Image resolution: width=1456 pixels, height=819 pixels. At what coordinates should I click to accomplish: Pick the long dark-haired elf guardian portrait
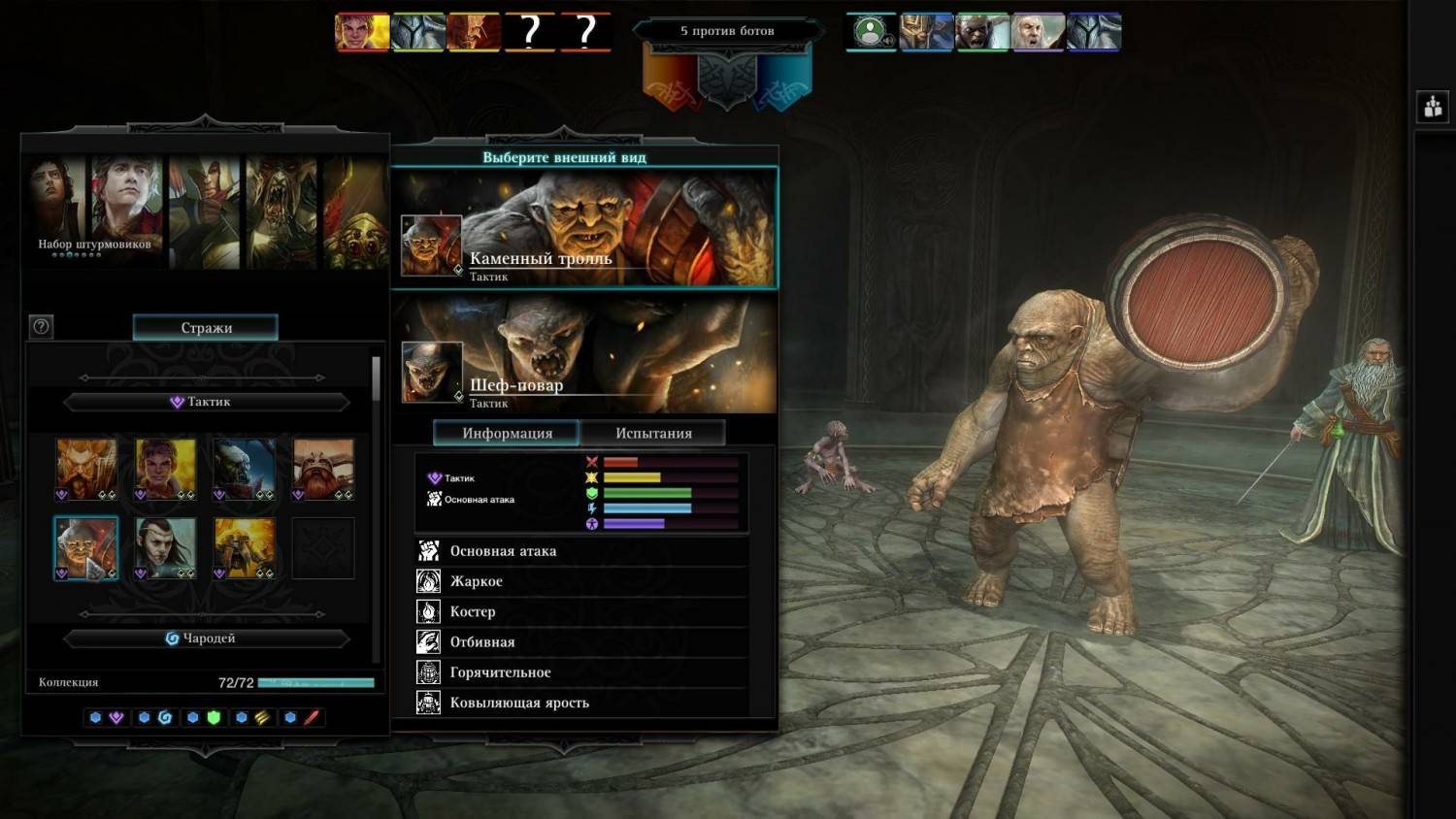[x=165, y=547]
